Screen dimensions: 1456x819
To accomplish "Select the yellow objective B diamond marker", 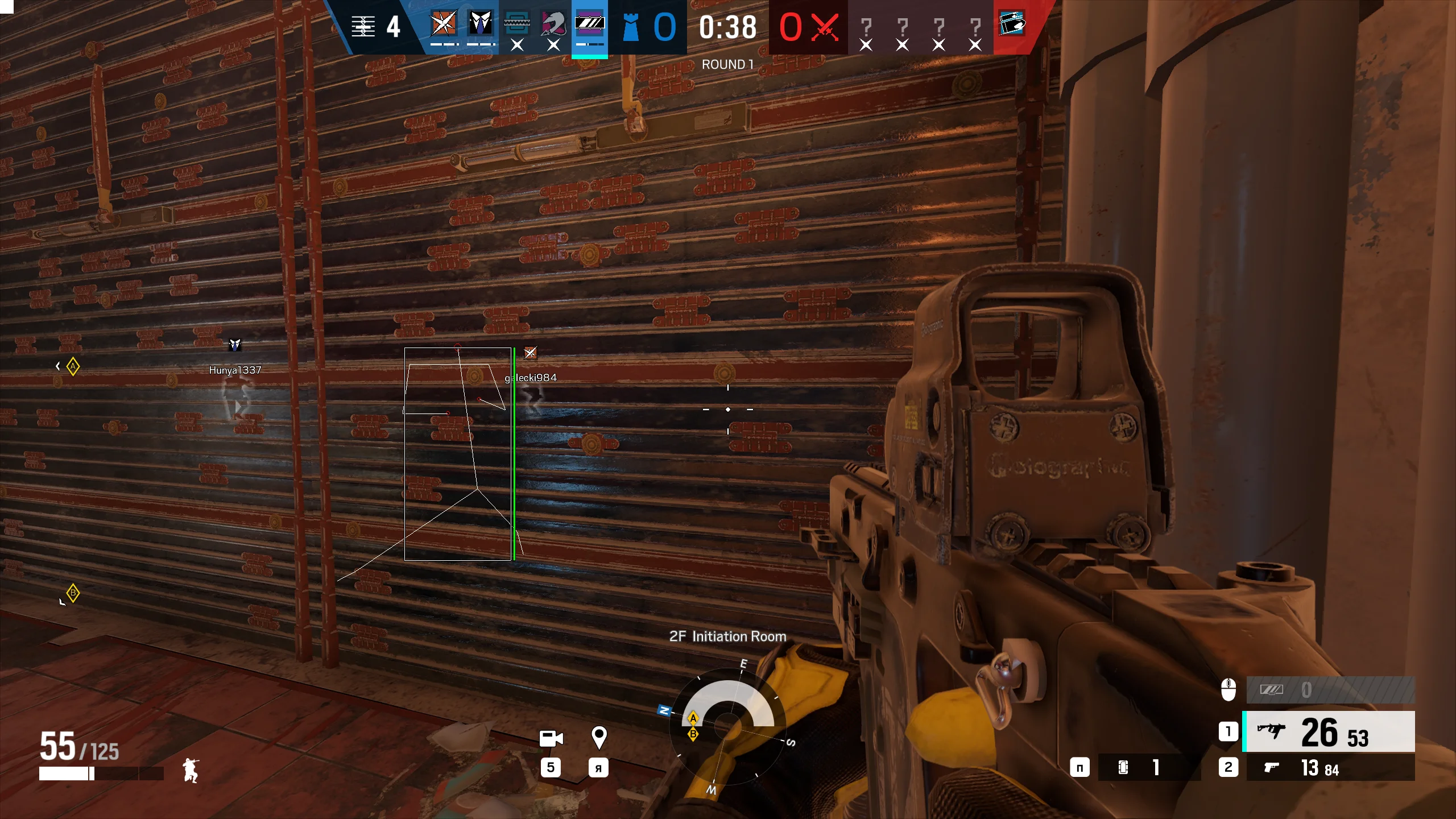I will pyautogui.click(x=73, y=593).
